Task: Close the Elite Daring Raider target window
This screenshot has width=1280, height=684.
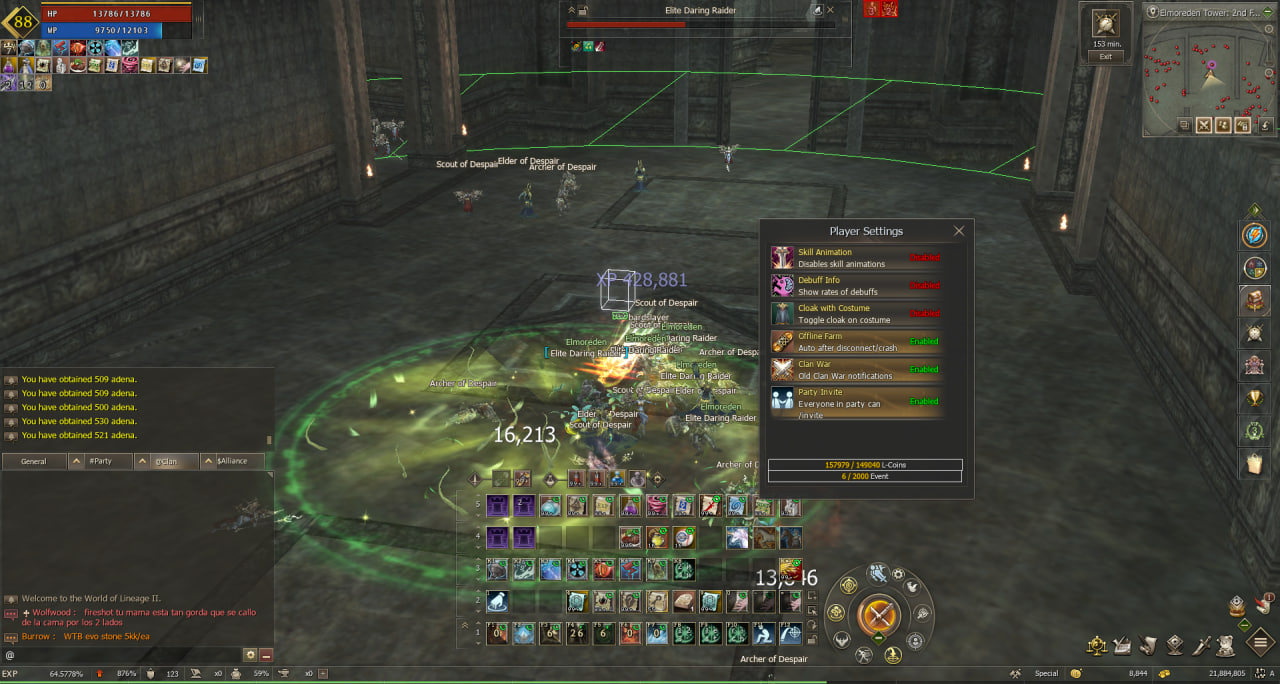Action: [x=830, y=10]
